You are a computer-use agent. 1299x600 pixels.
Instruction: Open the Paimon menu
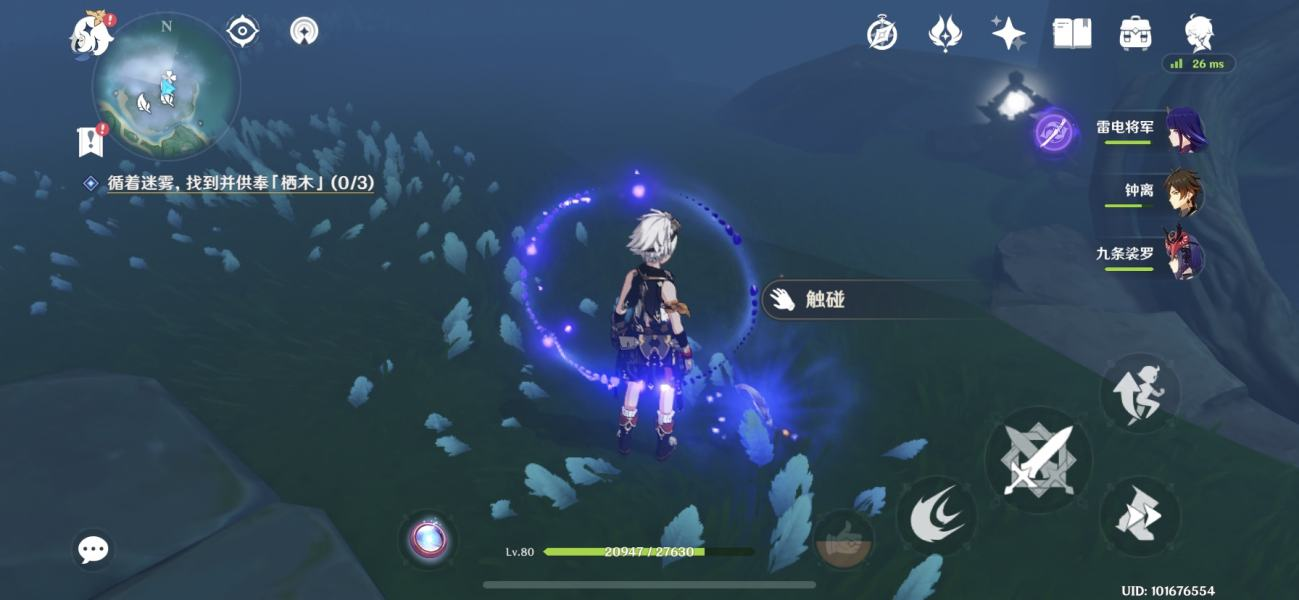[90, 36]
